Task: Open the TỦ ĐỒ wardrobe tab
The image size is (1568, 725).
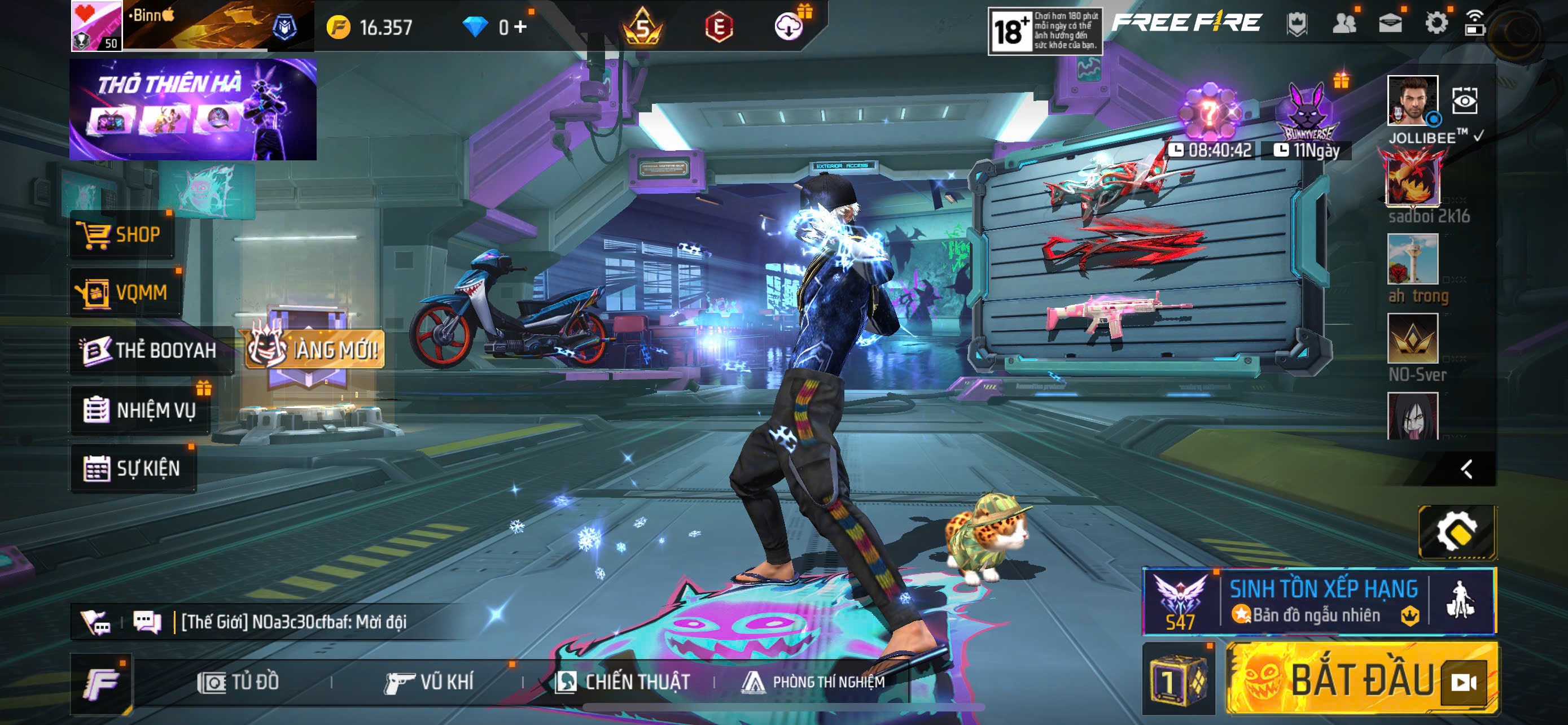Action: point(239,682)
